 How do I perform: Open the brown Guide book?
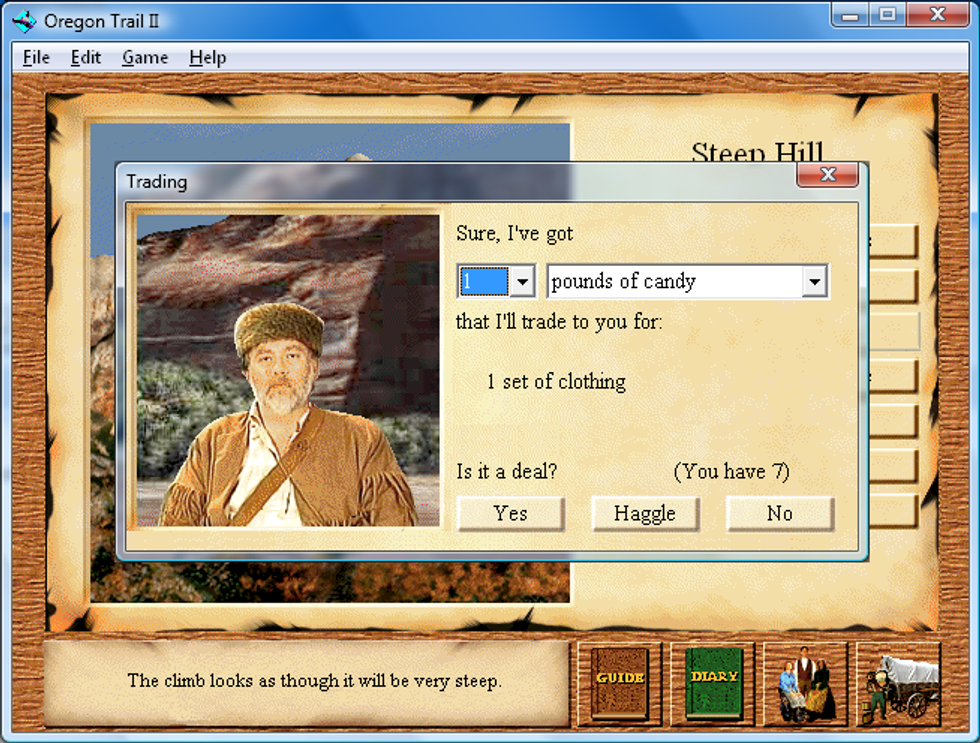pos(620,682)
